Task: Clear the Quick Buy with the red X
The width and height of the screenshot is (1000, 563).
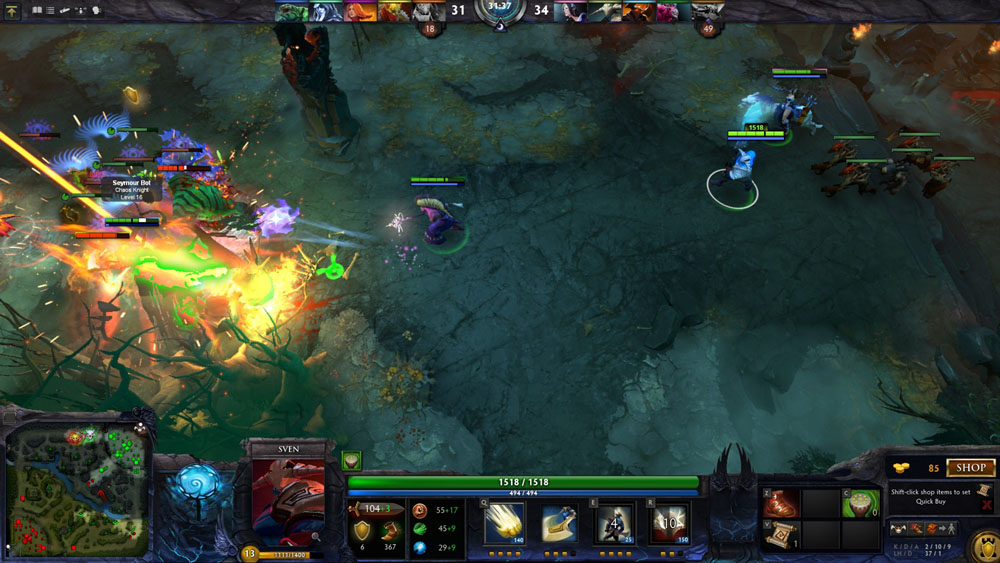Action: [987, 506]
